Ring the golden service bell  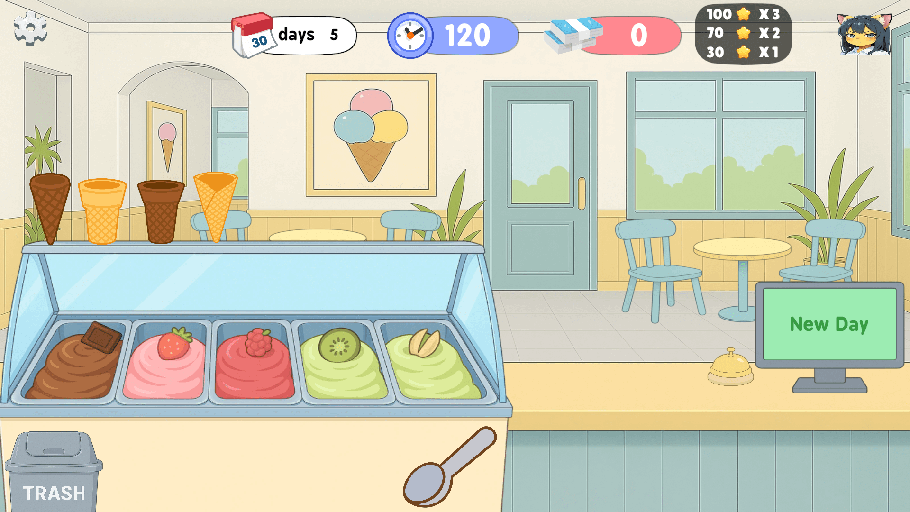pos(730,368)
